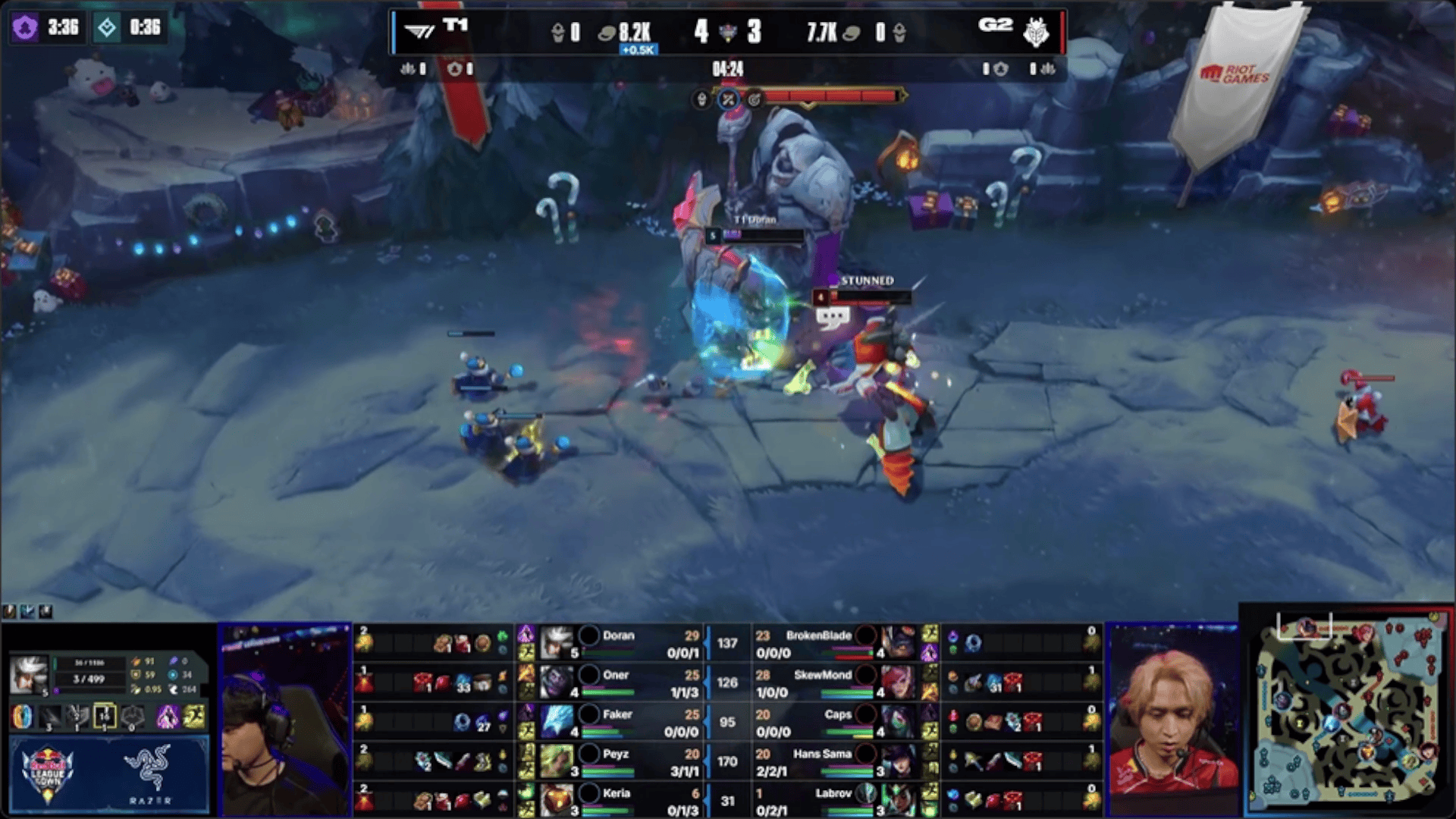This screenshot has height=819, width=1456.
Task: Click the purple Baron respawn timer icon
Action: (25, 28)
